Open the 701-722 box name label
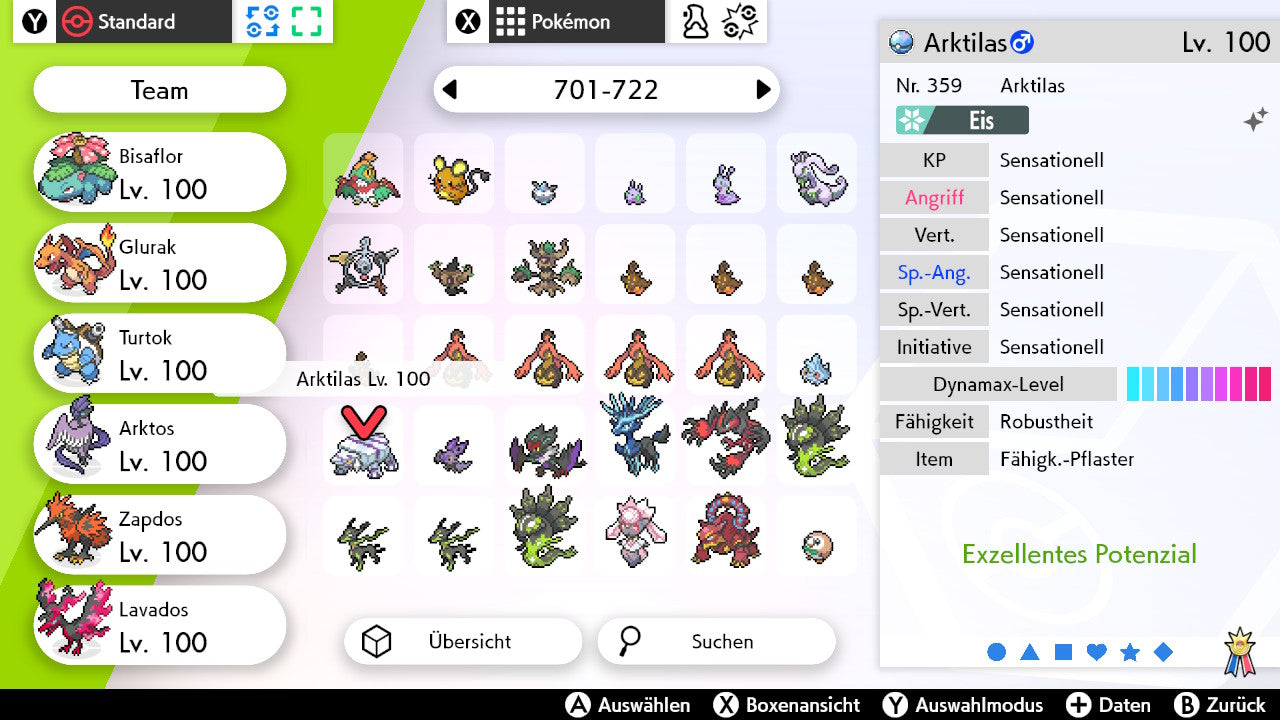 point(606,90)
